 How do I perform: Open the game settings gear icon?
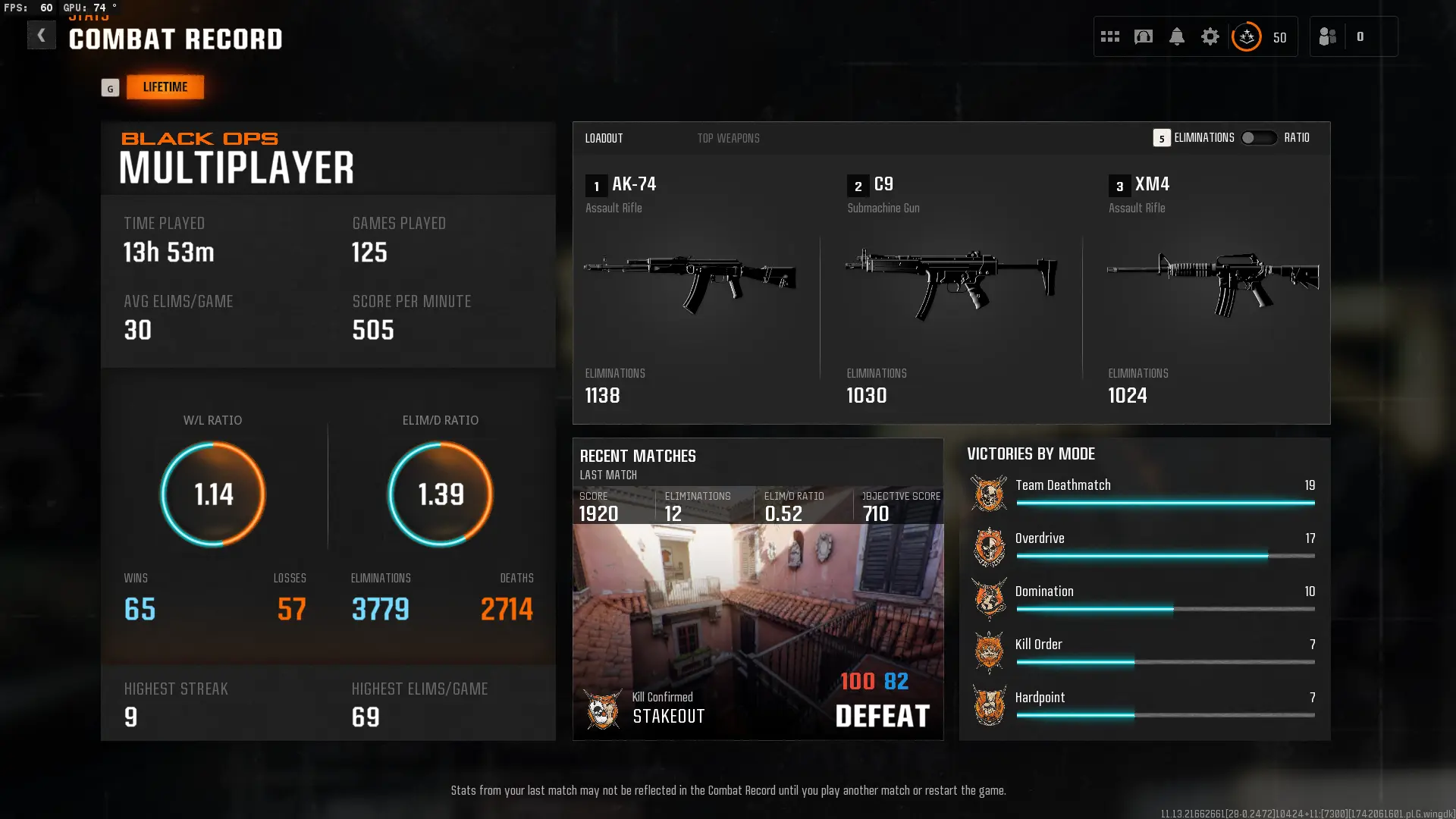pos(1211,36)
